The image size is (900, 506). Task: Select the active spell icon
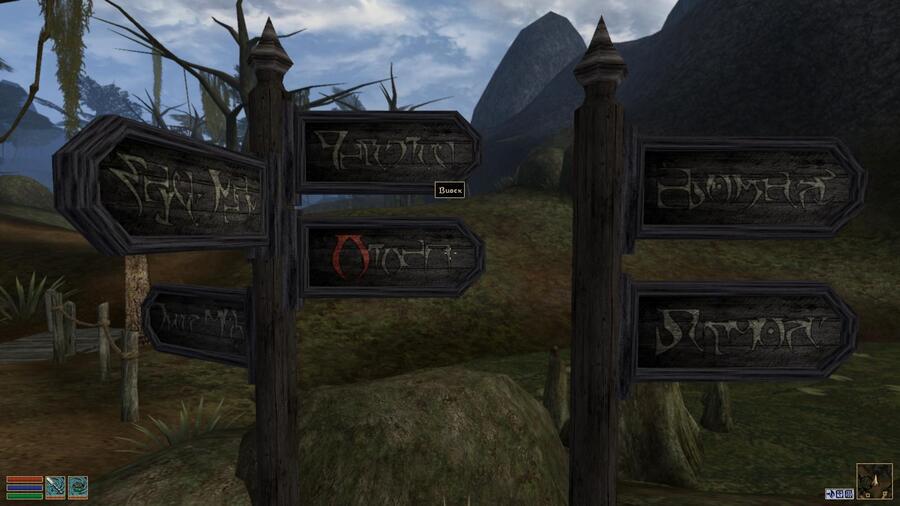click(x=78, y=487)
